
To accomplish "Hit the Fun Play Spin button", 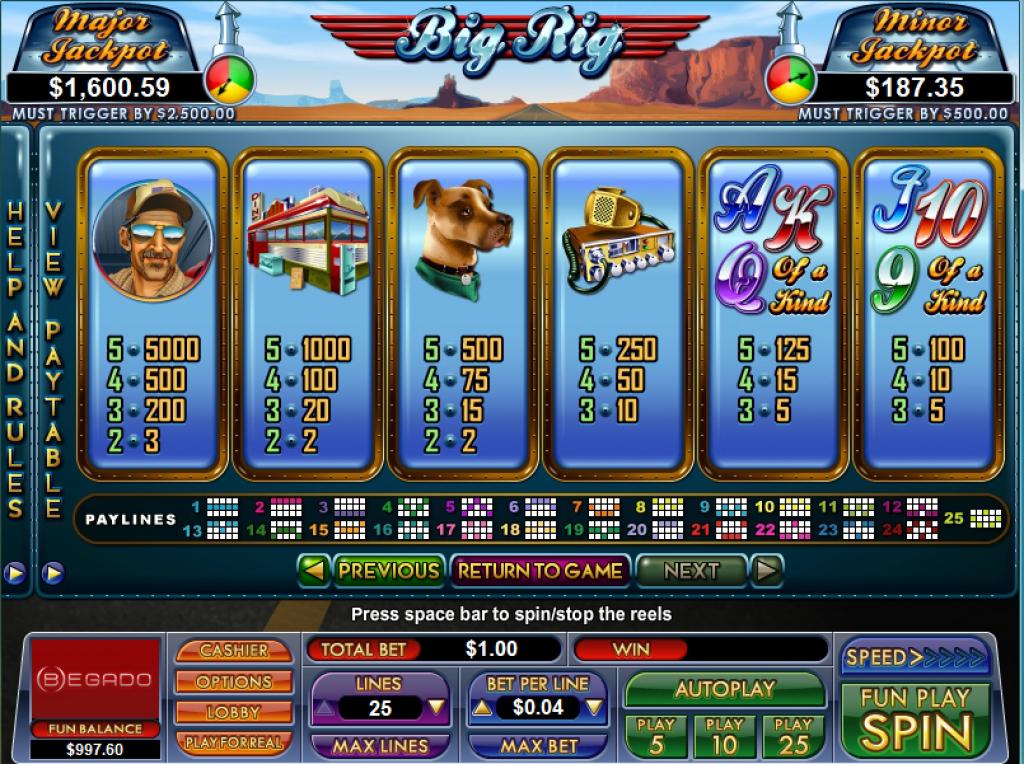I will coord(915,720).
